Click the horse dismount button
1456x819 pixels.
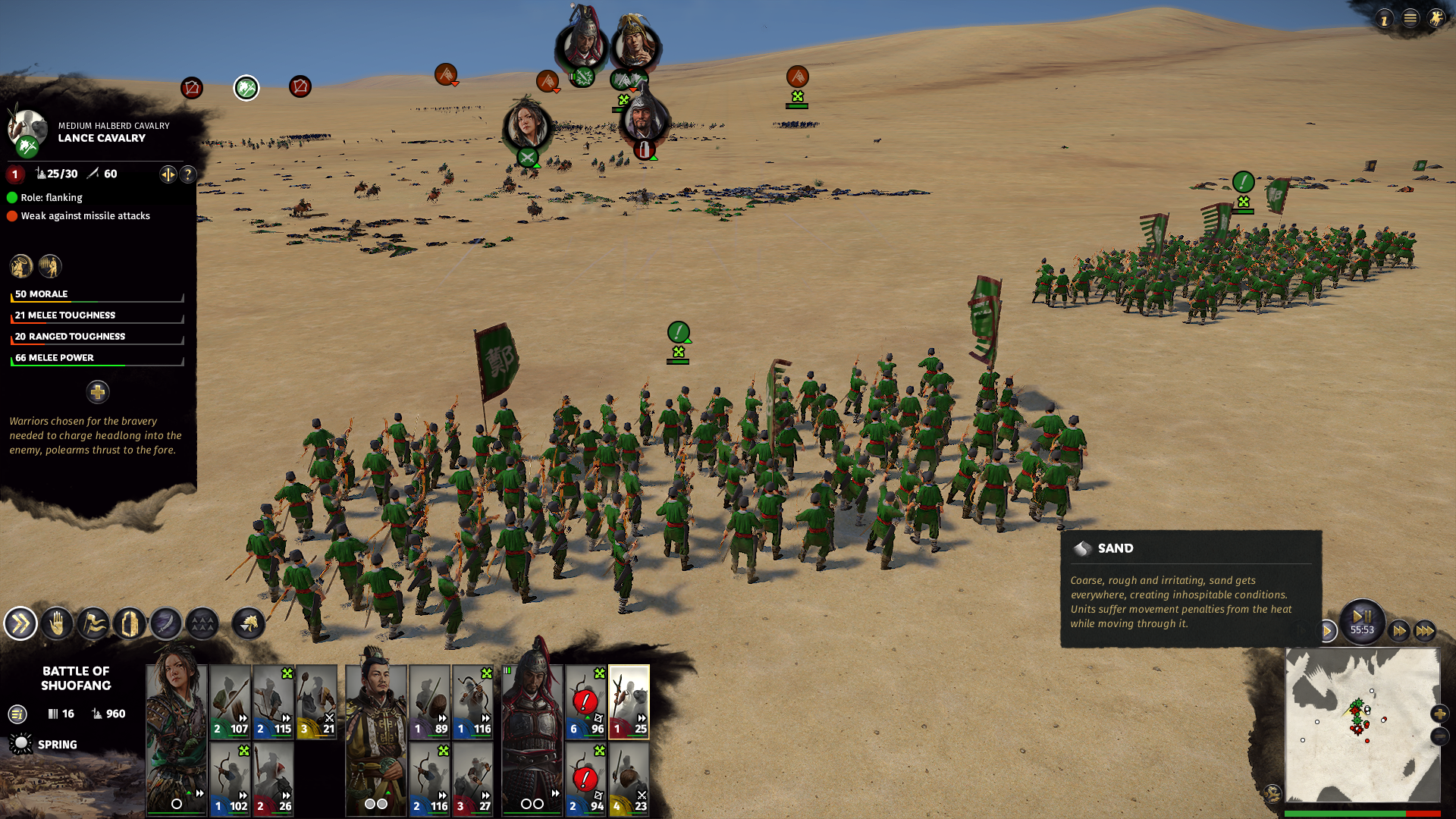point(249,624)
